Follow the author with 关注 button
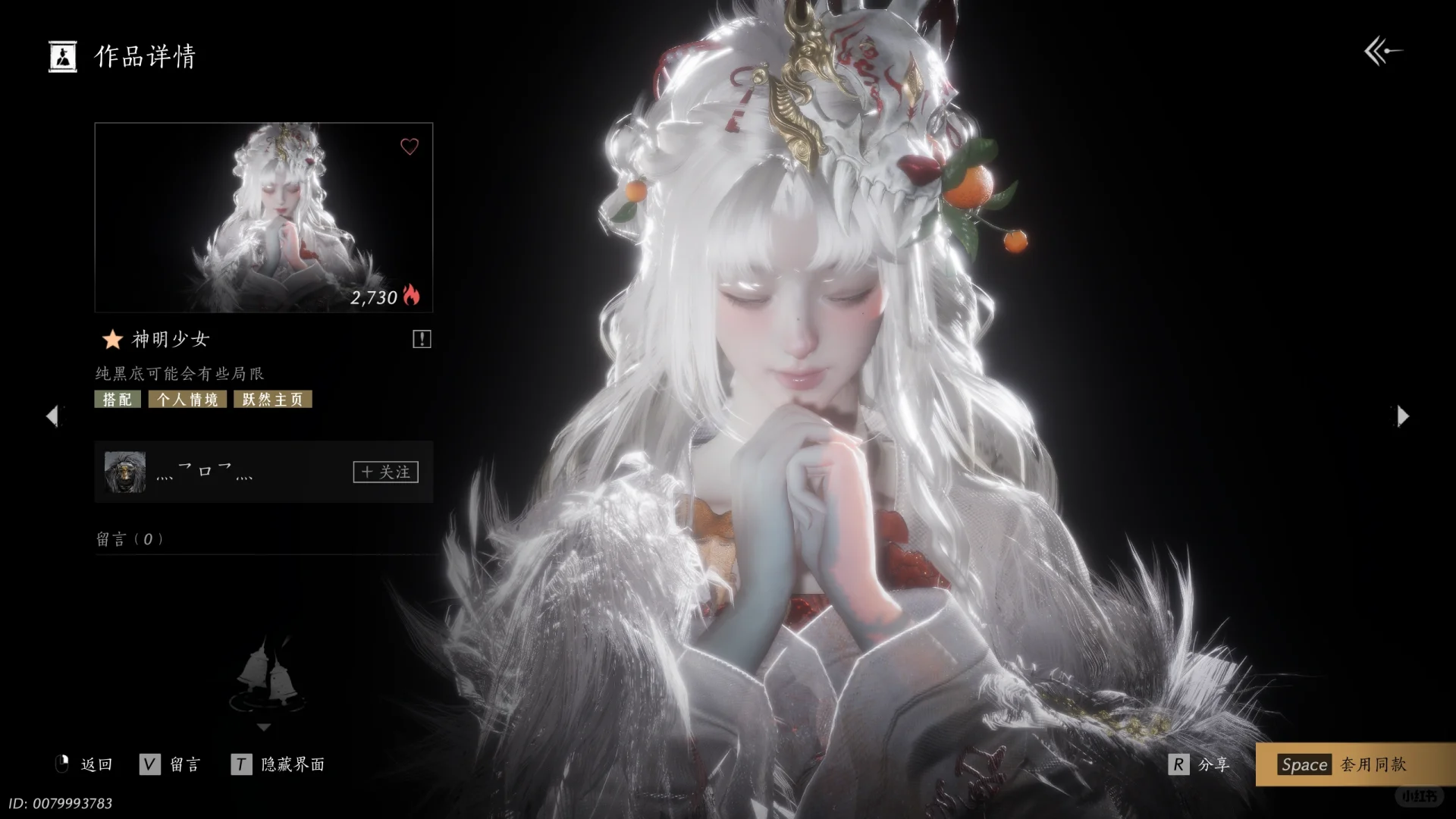 (x=385, y=472)
